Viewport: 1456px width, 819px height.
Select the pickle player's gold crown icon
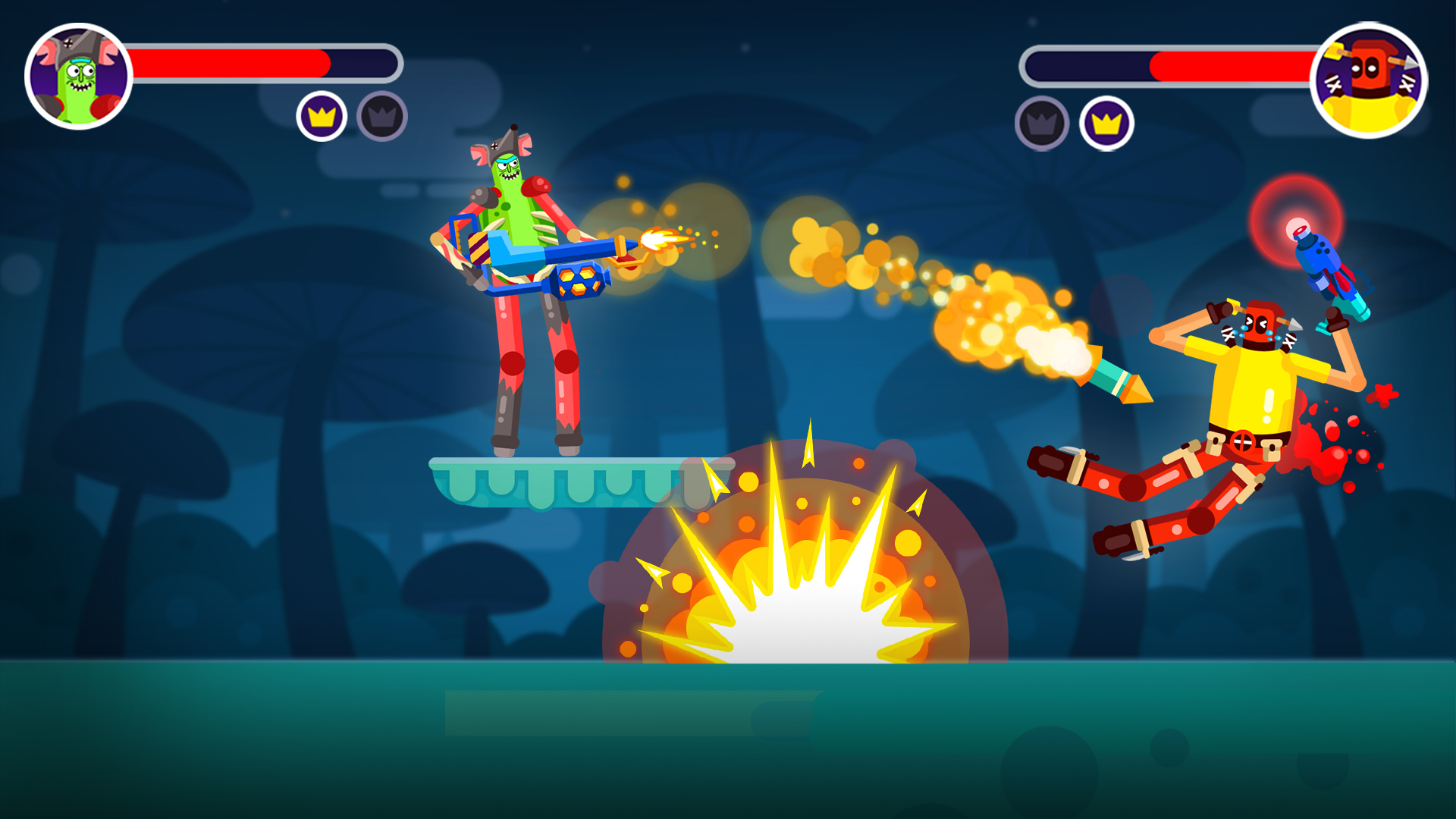coord(322,117)
